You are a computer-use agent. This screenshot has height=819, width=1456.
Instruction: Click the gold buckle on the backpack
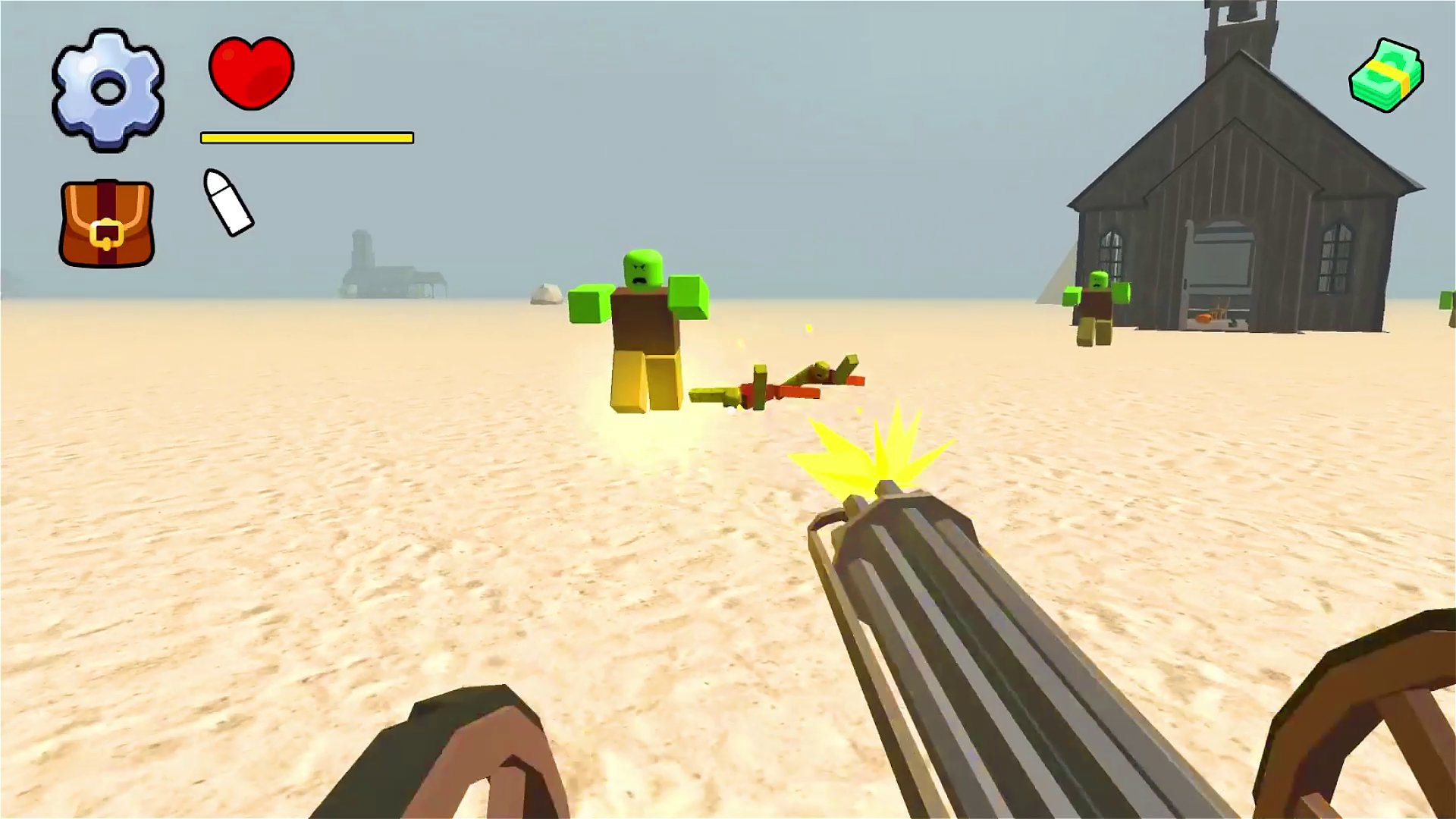click(x=108, y=231)
